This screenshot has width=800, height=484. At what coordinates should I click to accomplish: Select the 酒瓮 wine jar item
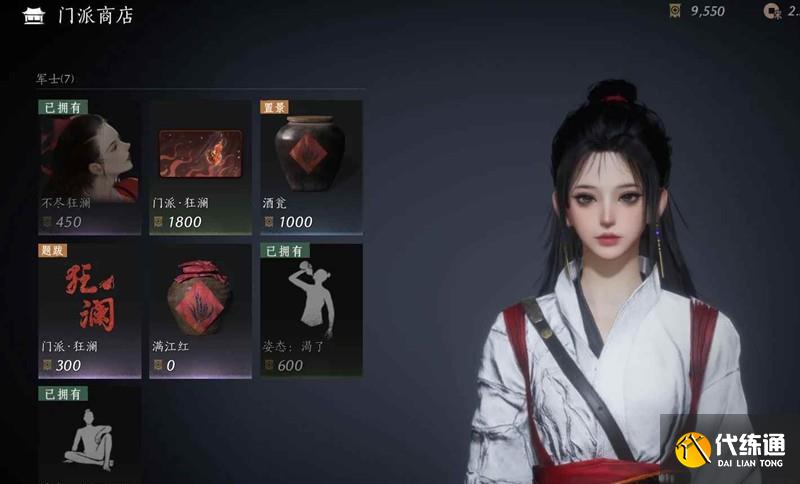pos(311,165)
